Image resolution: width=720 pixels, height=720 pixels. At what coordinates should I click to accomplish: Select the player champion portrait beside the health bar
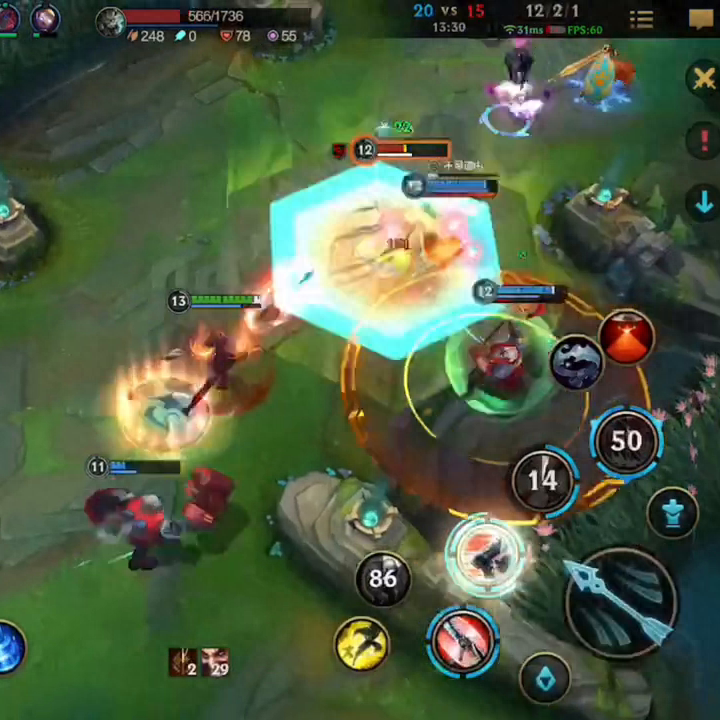click(x=110, y=21)
